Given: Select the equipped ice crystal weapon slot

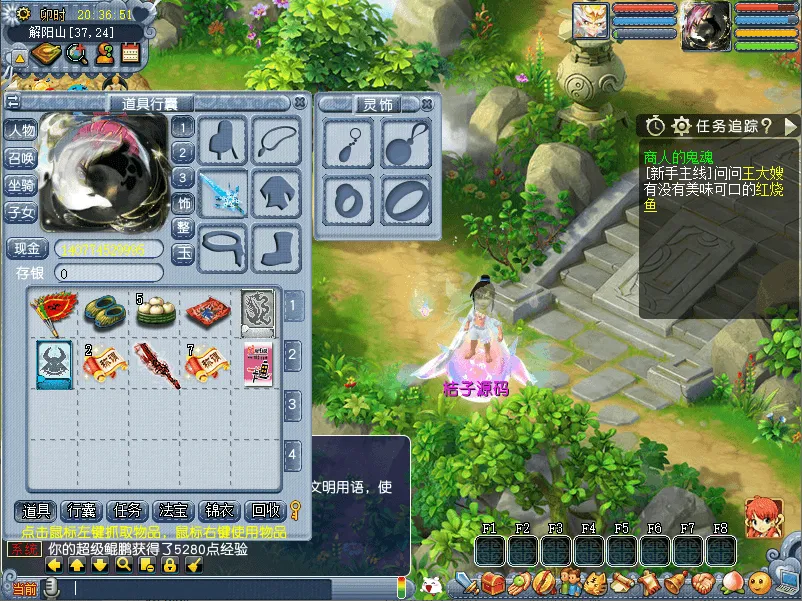Looking at the screenshot, I should [223, 191].
